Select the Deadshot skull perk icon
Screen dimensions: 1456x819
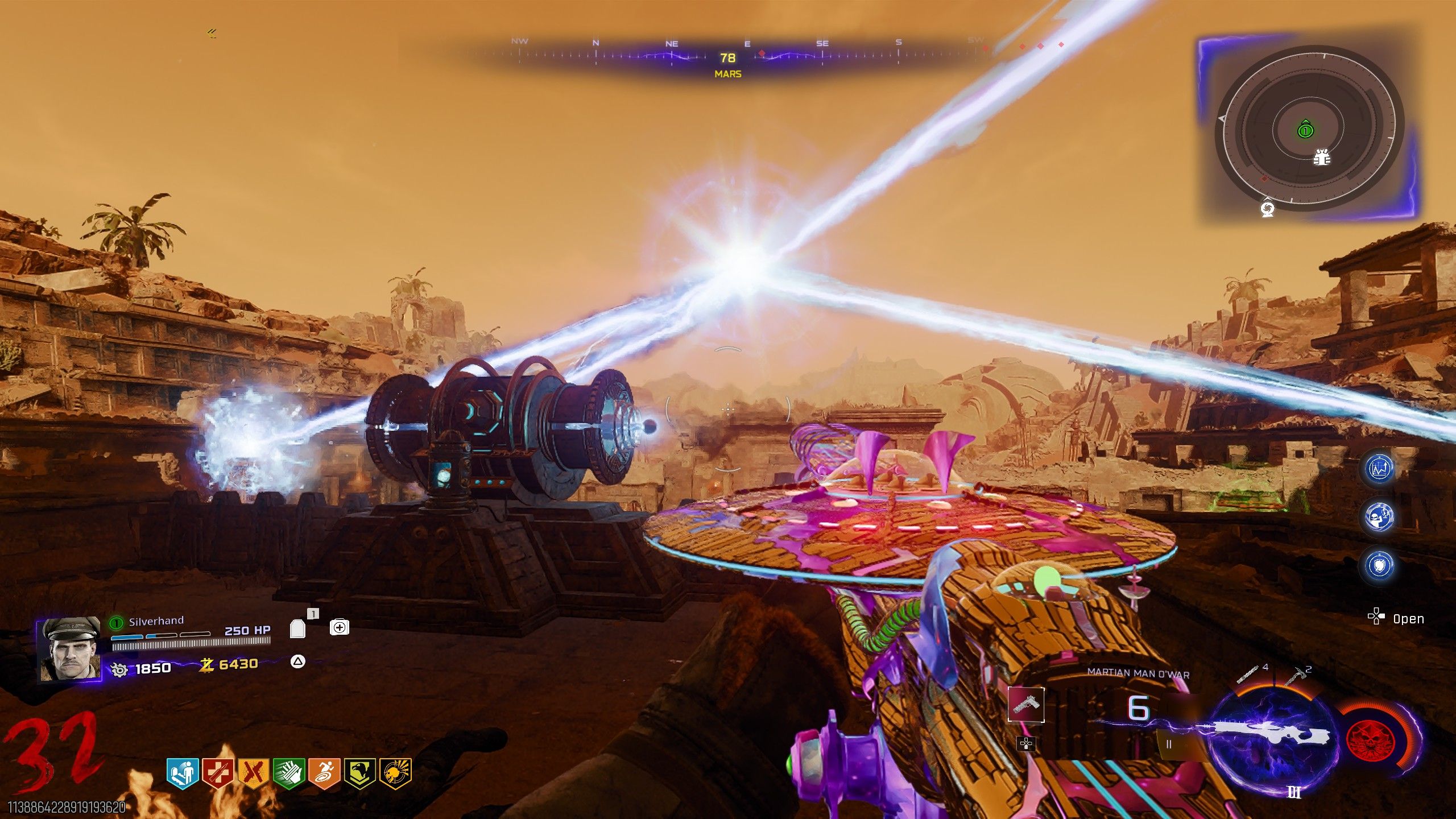pos(395,773)
